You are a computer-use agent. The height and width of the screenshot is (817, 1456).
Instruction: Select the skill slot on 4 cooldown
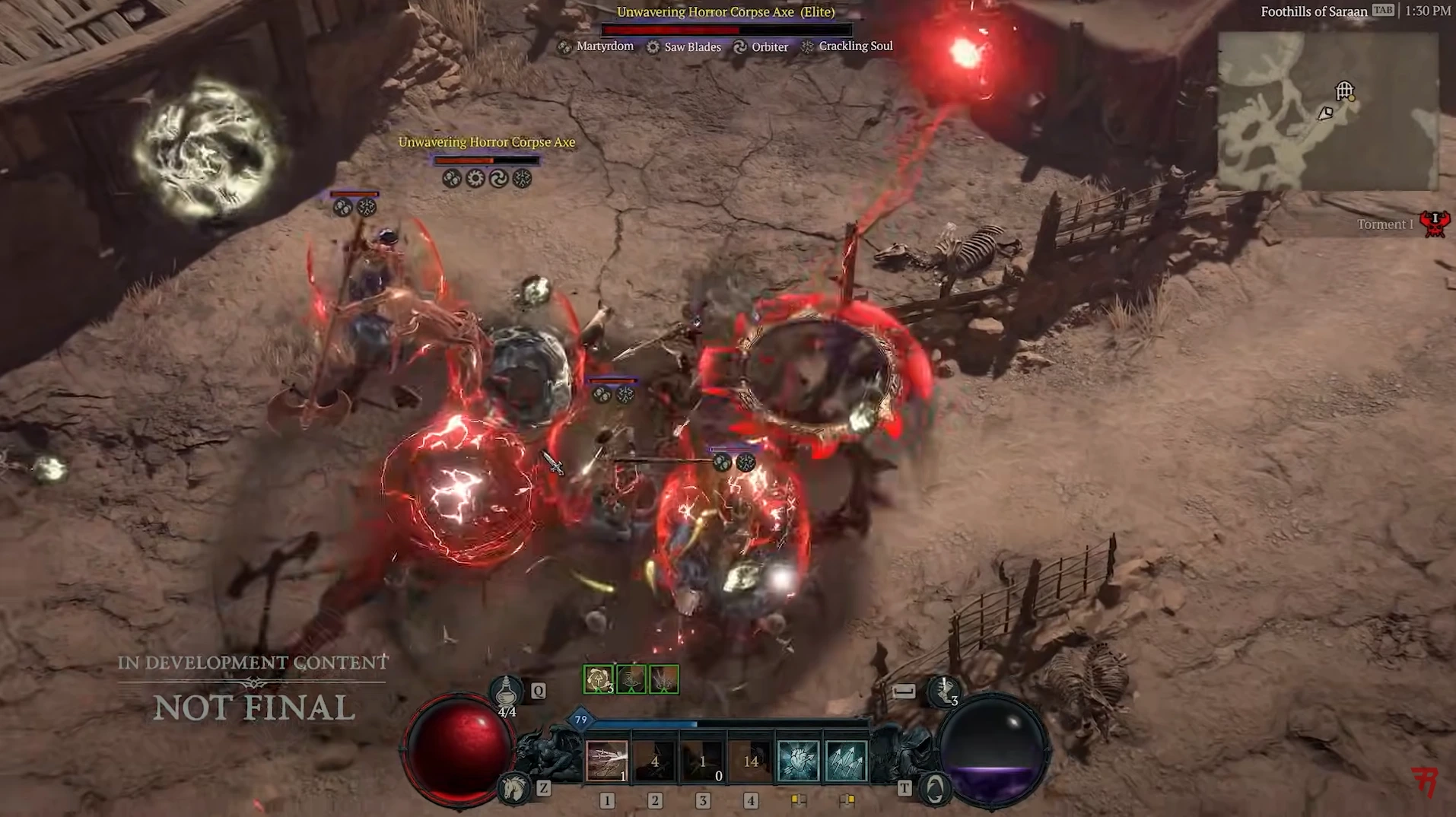click(654, 761)
